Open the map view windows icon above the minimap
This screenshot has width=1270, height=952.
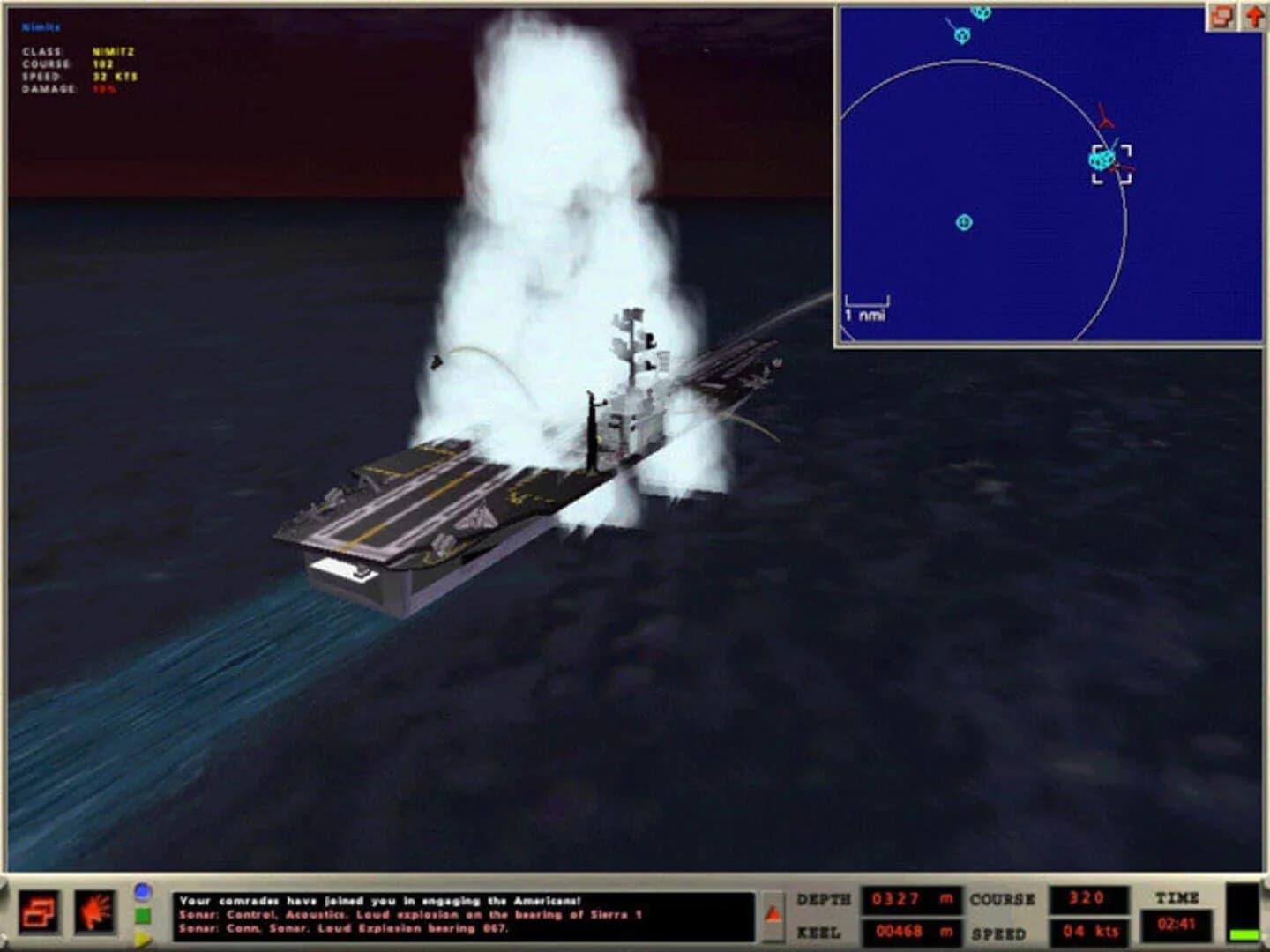(1221, 14)
